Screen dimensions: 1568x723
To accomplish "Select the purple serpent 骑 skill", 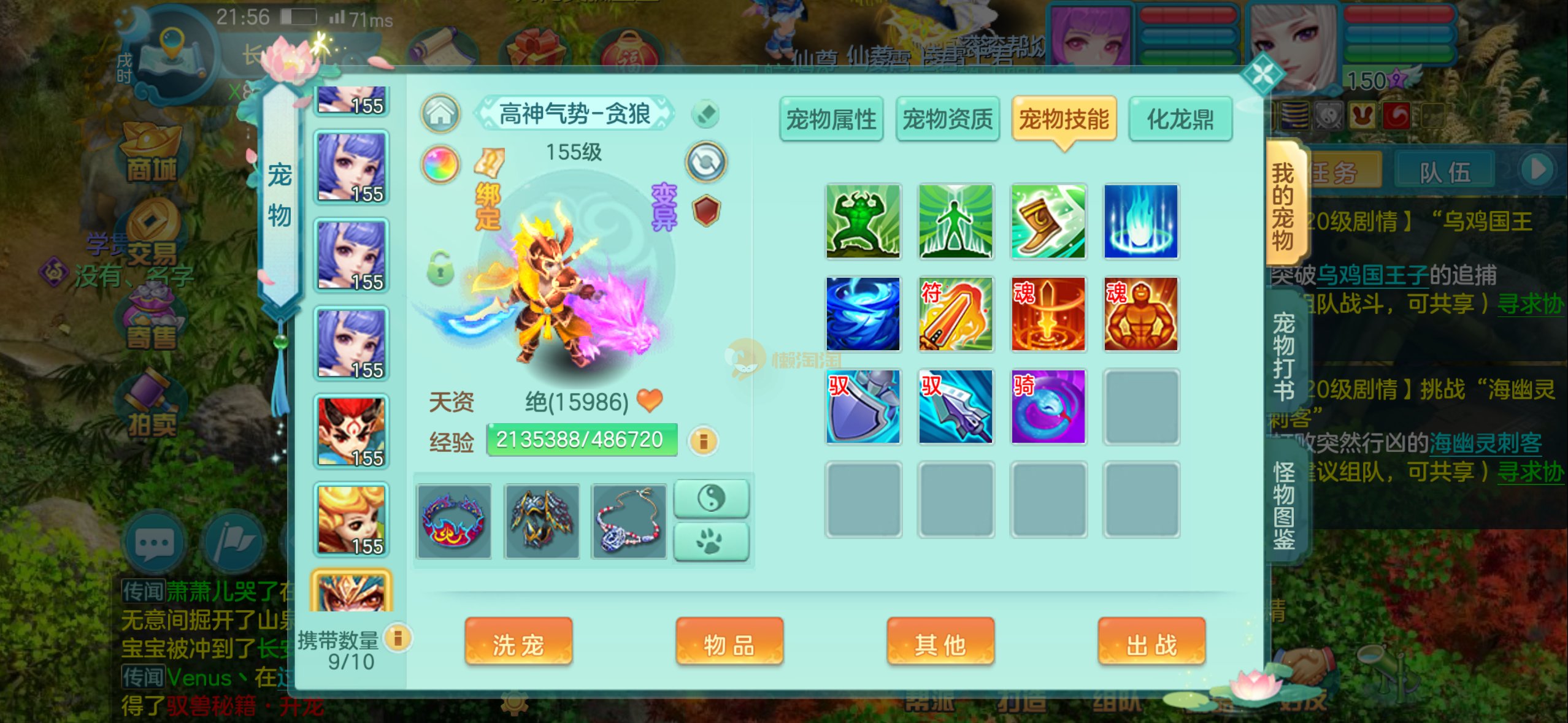I will [1048, 407].
